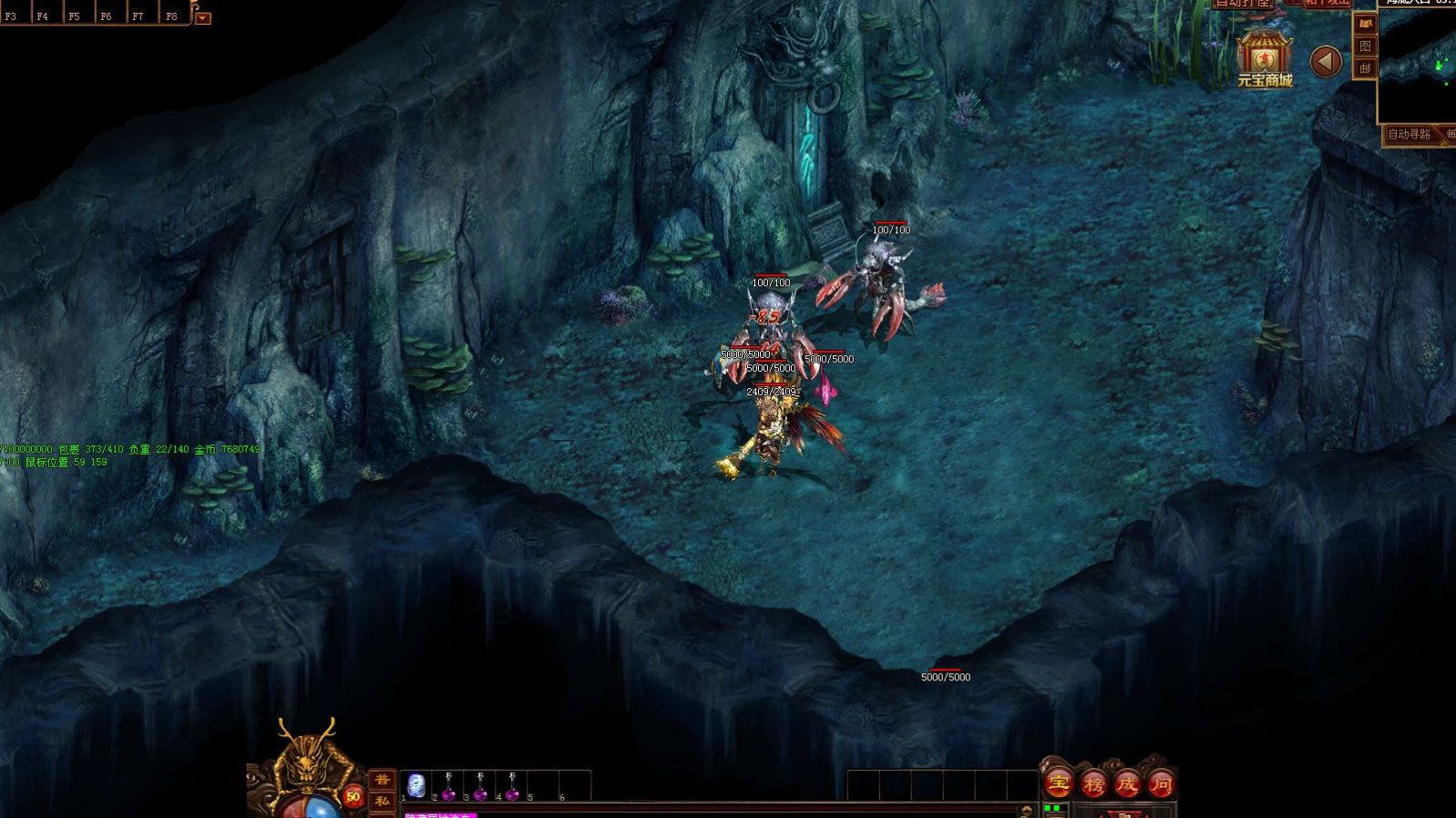Open the 元宝商城 shop
Screen dimensions: 1456x818
1264,58
